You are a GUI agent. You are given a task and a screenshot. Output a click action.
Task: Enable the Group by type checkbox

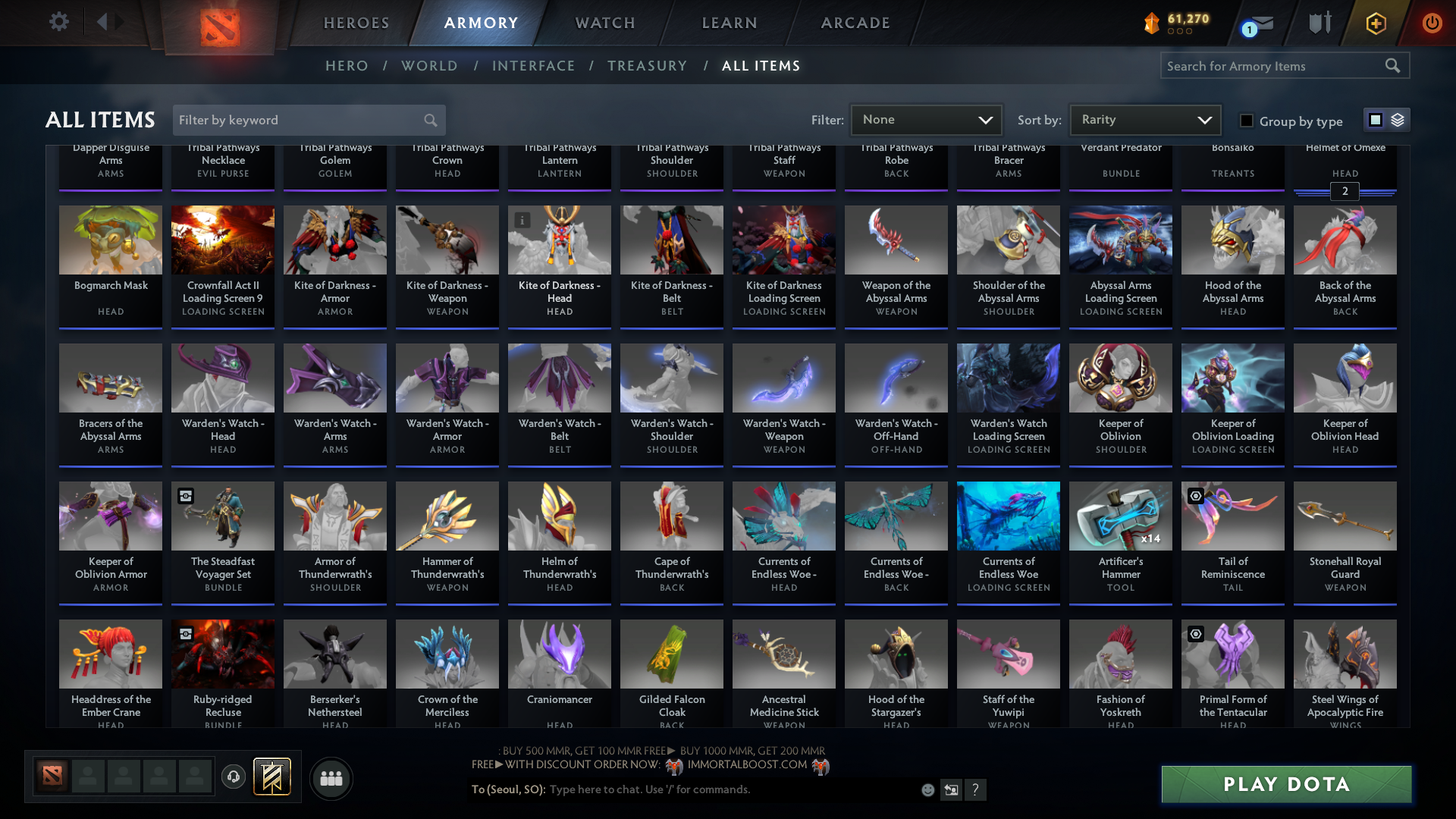1246,121
